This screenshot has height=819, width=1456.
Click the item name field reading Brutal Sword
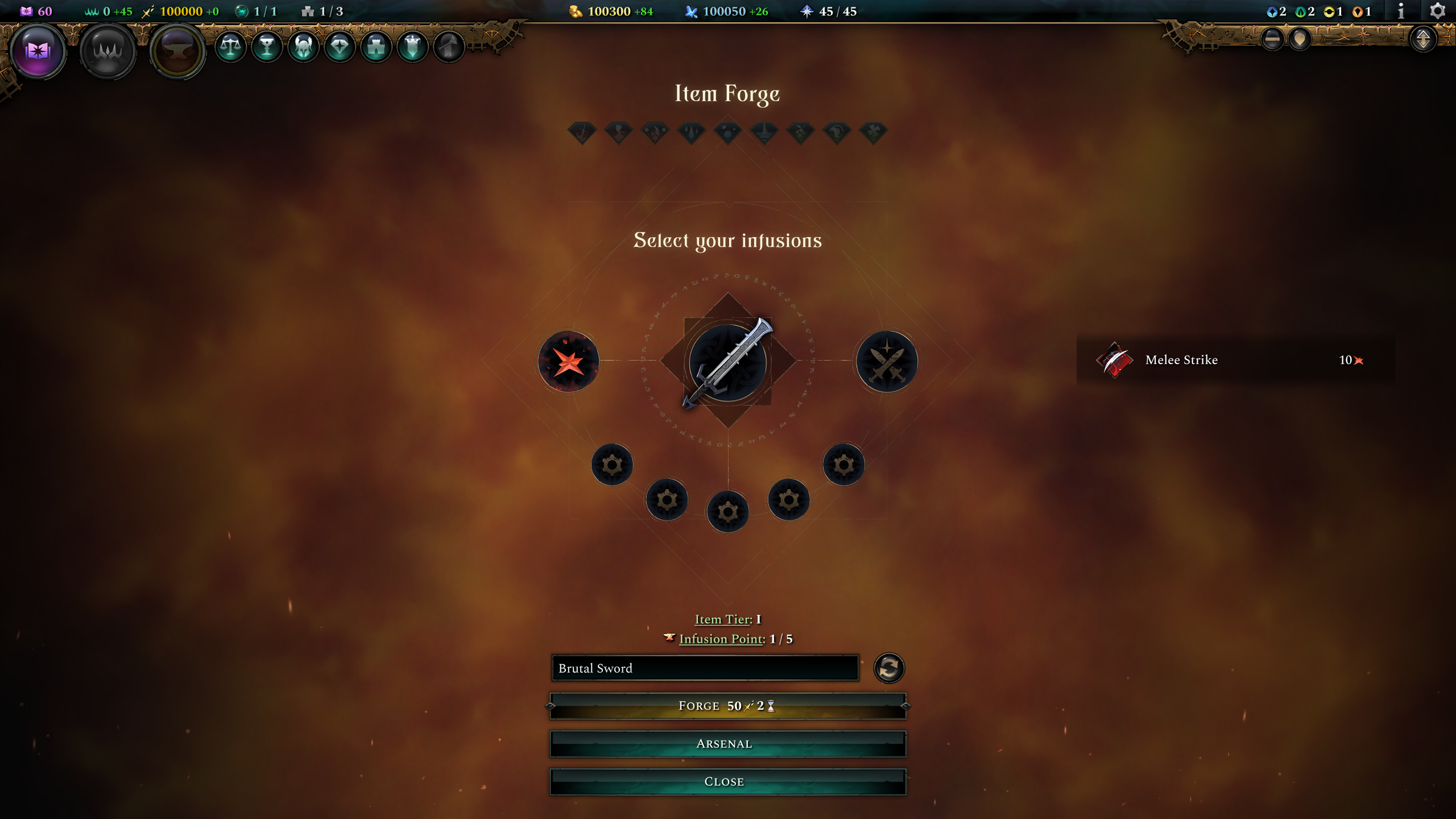705,668
